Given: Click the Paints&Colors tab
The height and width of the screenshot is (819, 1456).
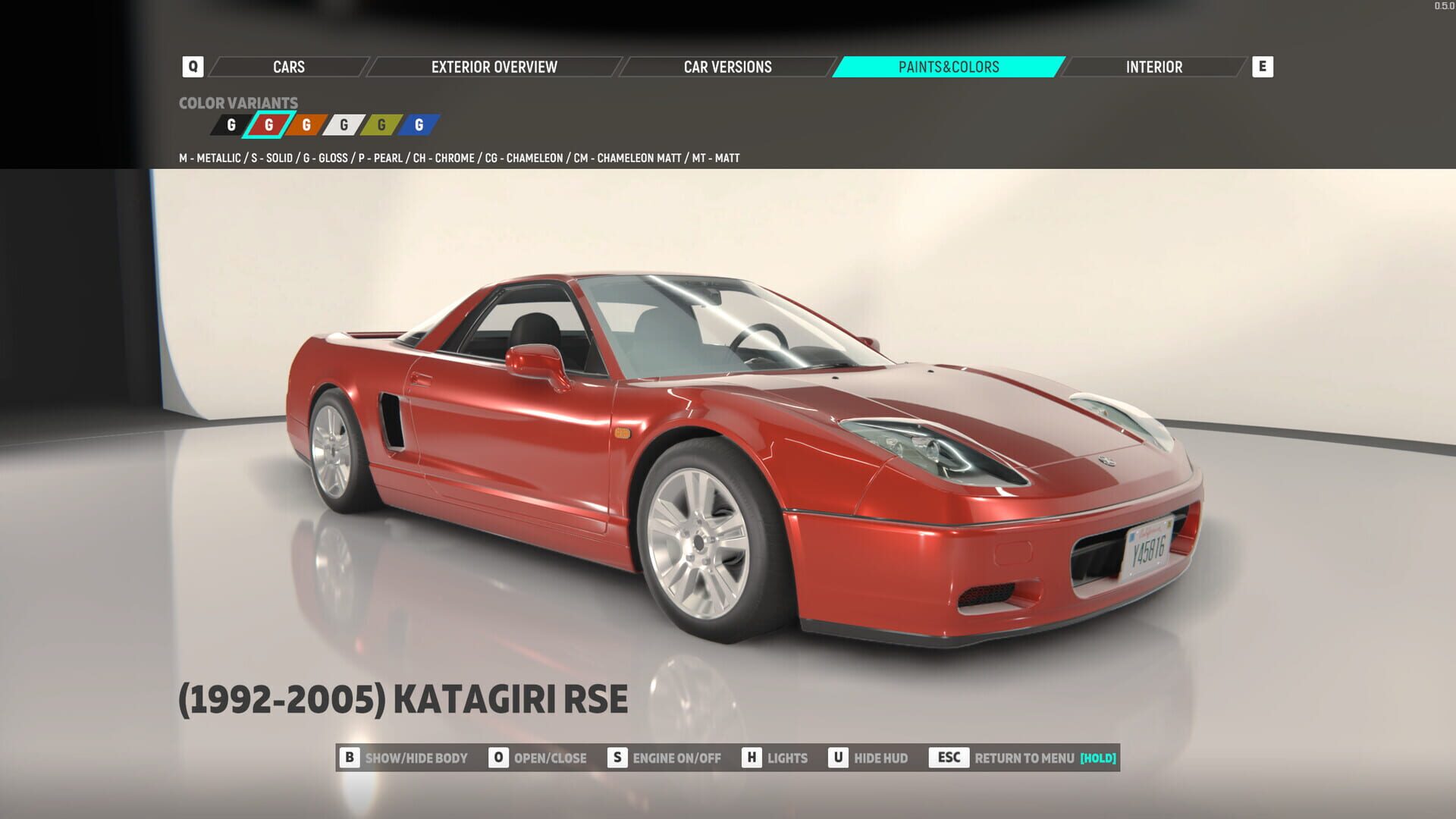Looking at the screenshot, I should point(948,67).
